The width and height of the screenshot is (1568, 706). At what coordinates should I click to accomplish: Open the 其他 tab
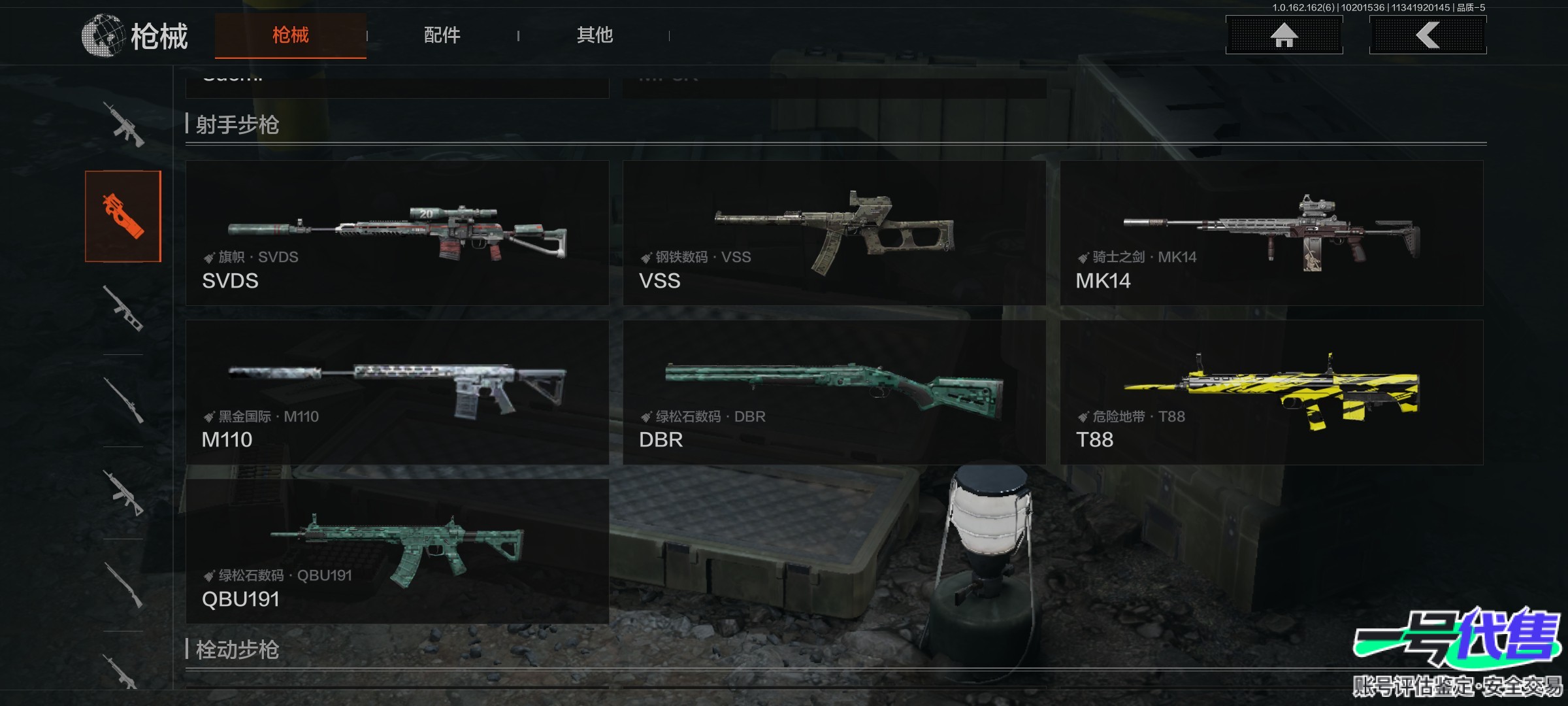click(595, 35)
